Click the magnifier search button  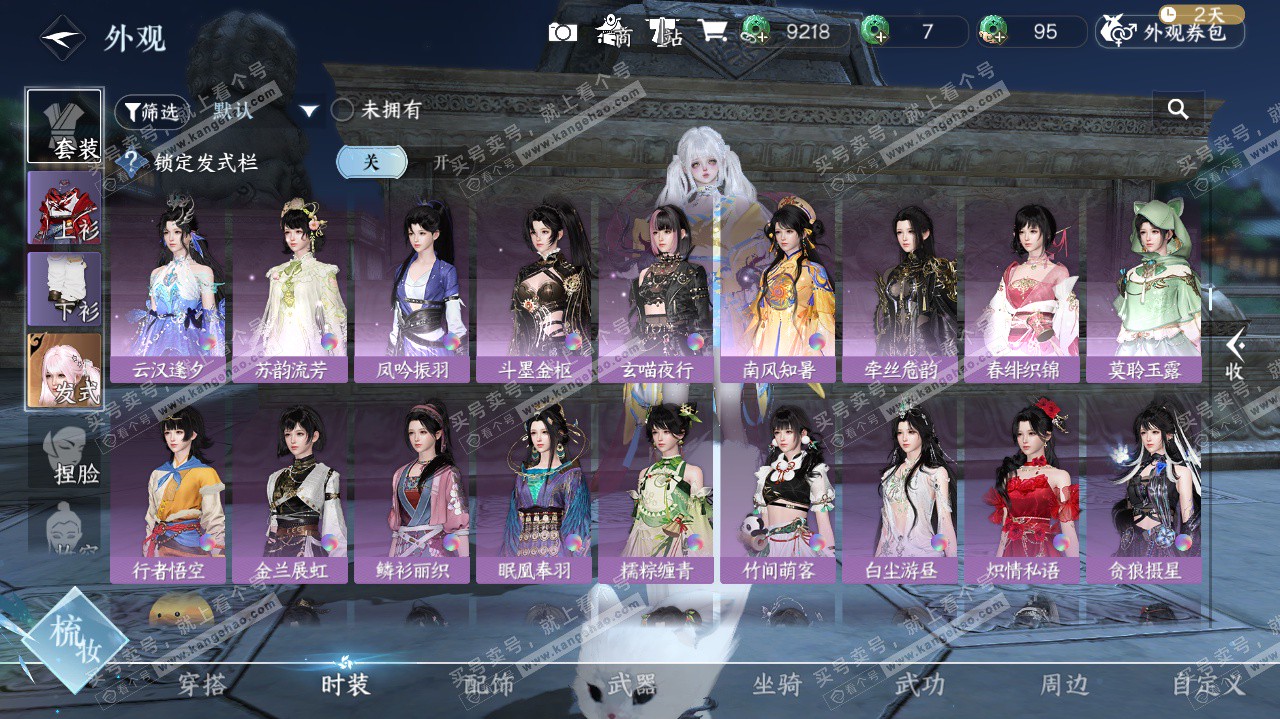pyautogui.click(x=1178, y=110)
